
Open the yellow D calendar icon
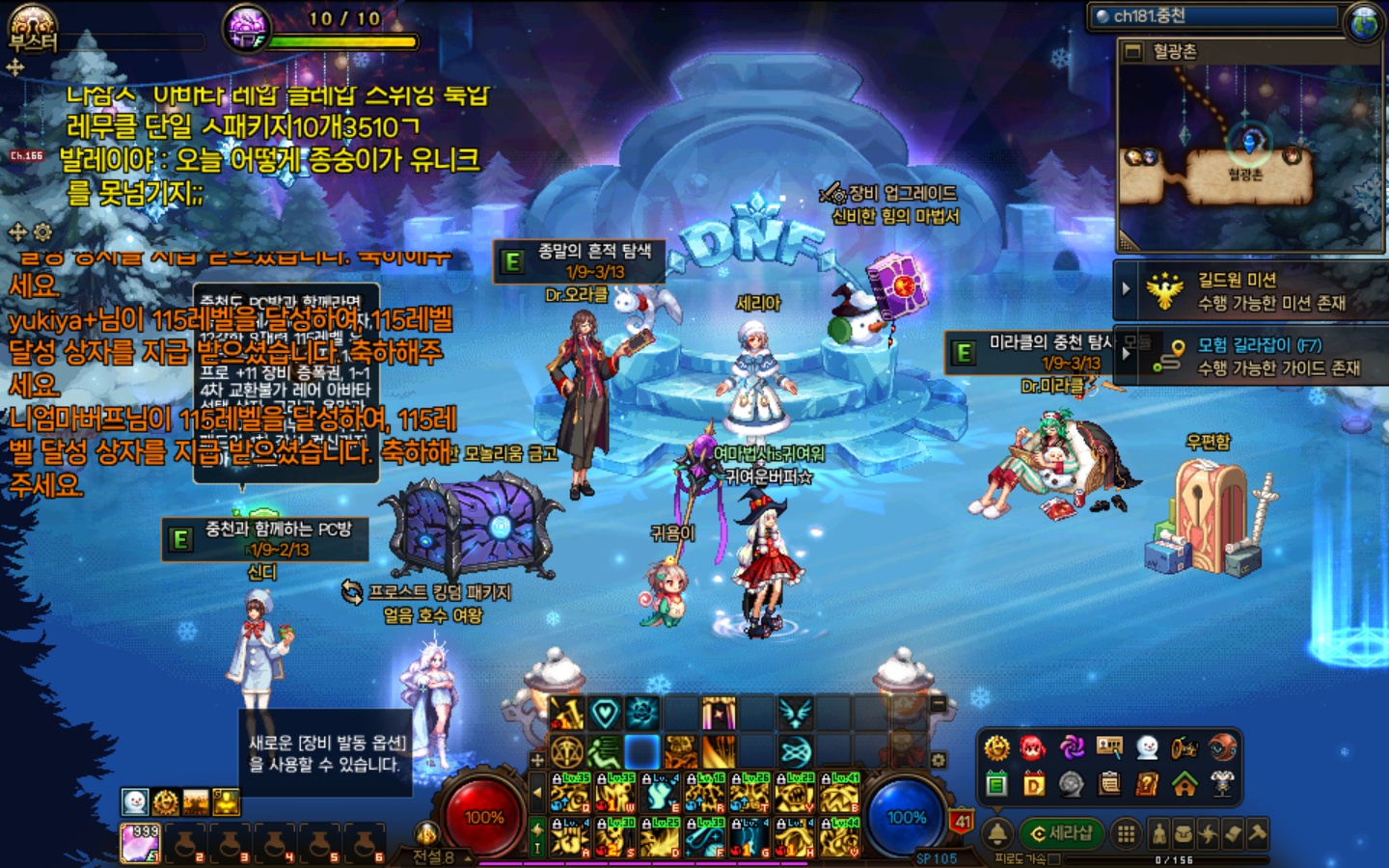click(x=1033, y=784)
